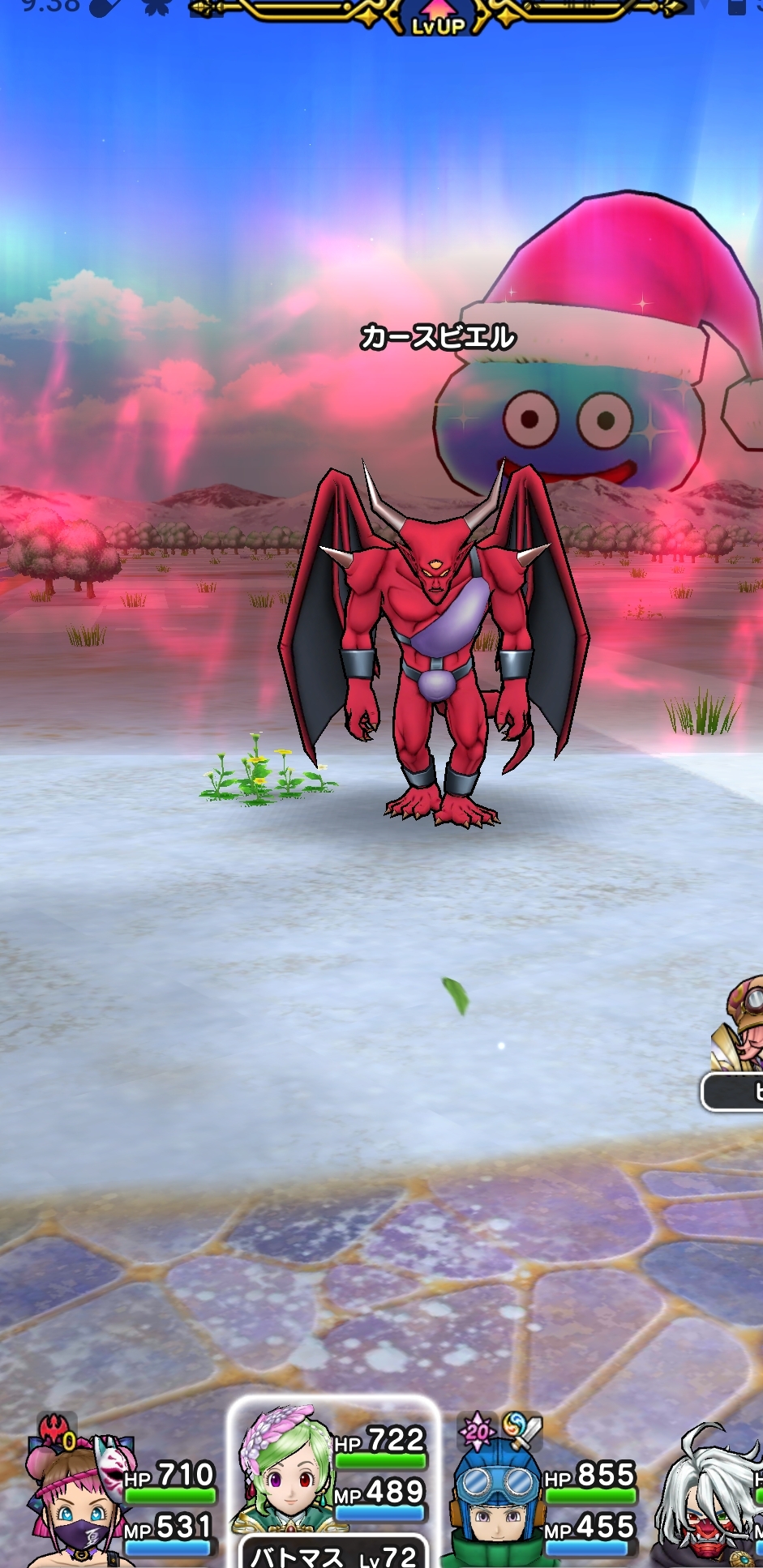Select the white-haired red-masked party member
The height and width of the screenshot is (1568, 763).
[709, 1499]
